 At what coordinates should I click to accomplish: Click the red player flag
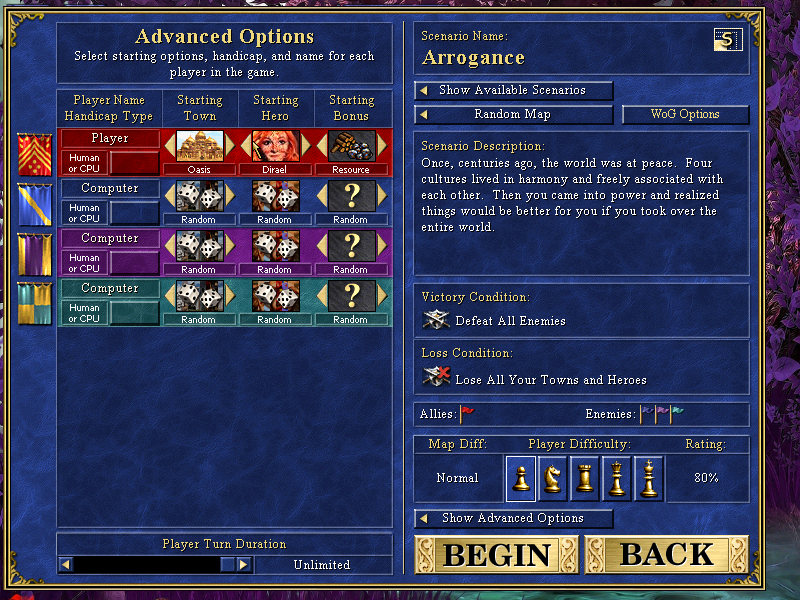[35, 153]
